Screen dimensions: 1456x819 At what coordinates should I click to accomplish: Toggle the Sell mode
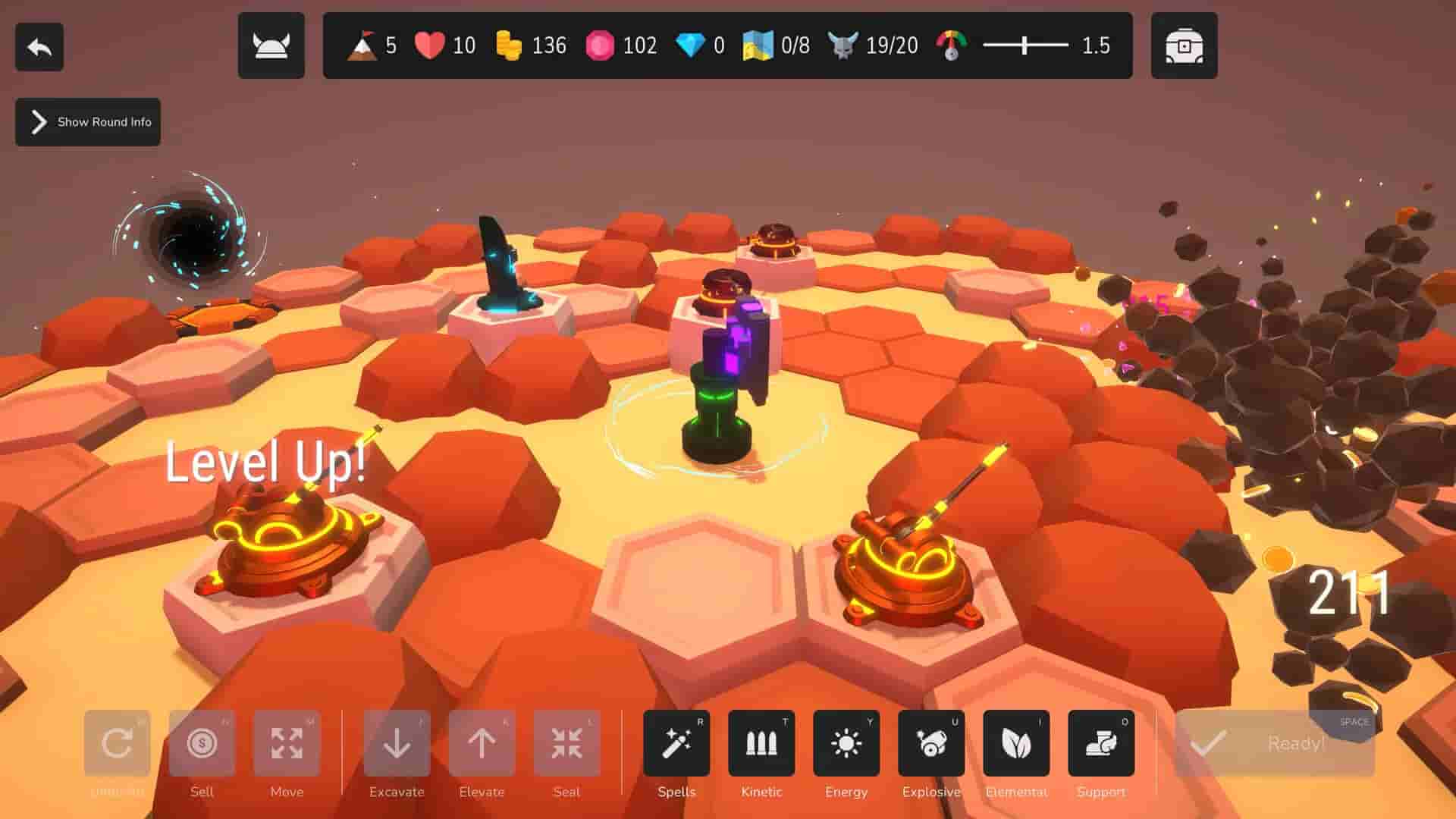[x=202, y=743]
